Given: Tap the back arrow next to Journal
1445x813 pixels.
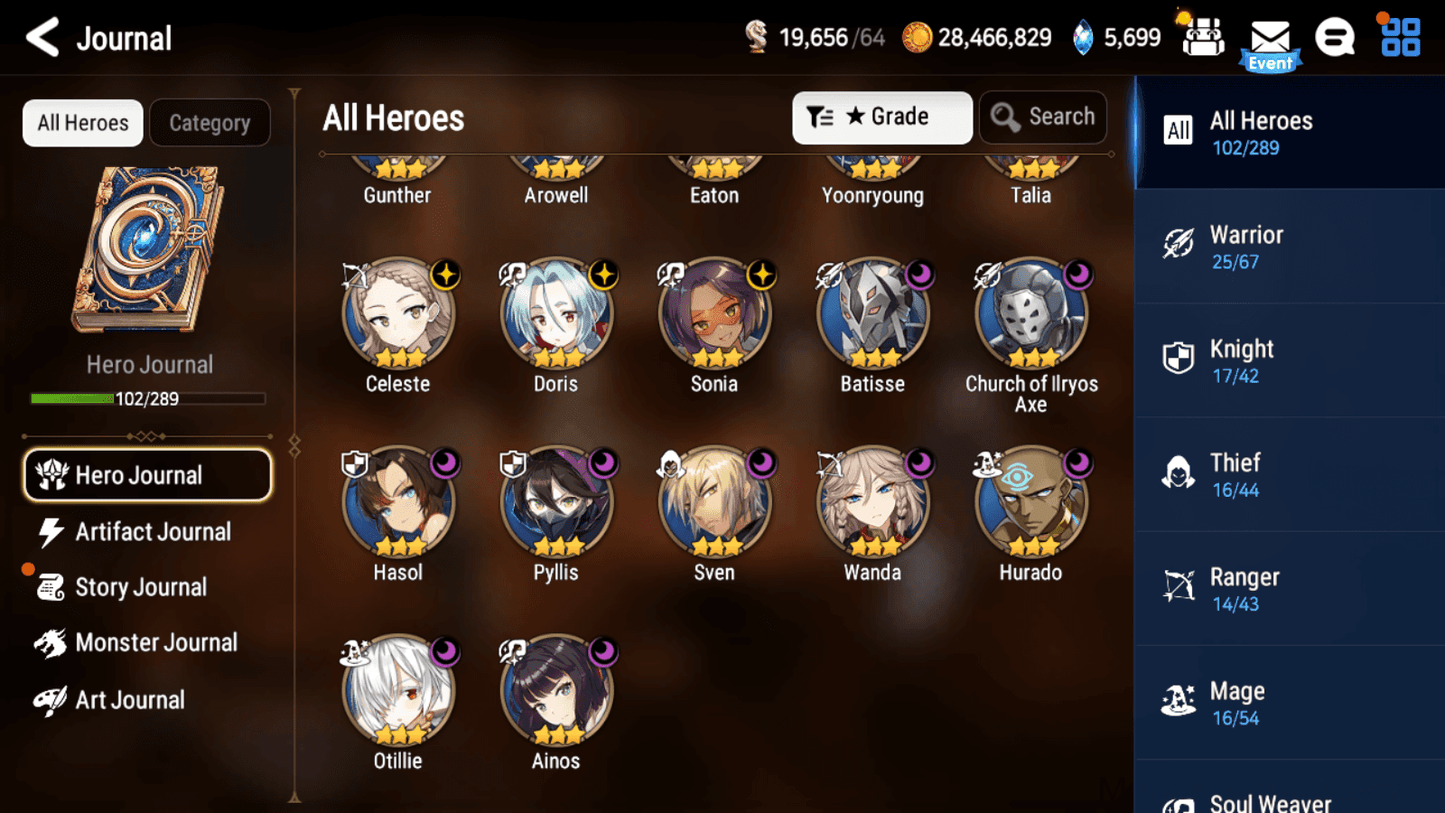Looking at the screenshot, I should (x=42, y=37).
